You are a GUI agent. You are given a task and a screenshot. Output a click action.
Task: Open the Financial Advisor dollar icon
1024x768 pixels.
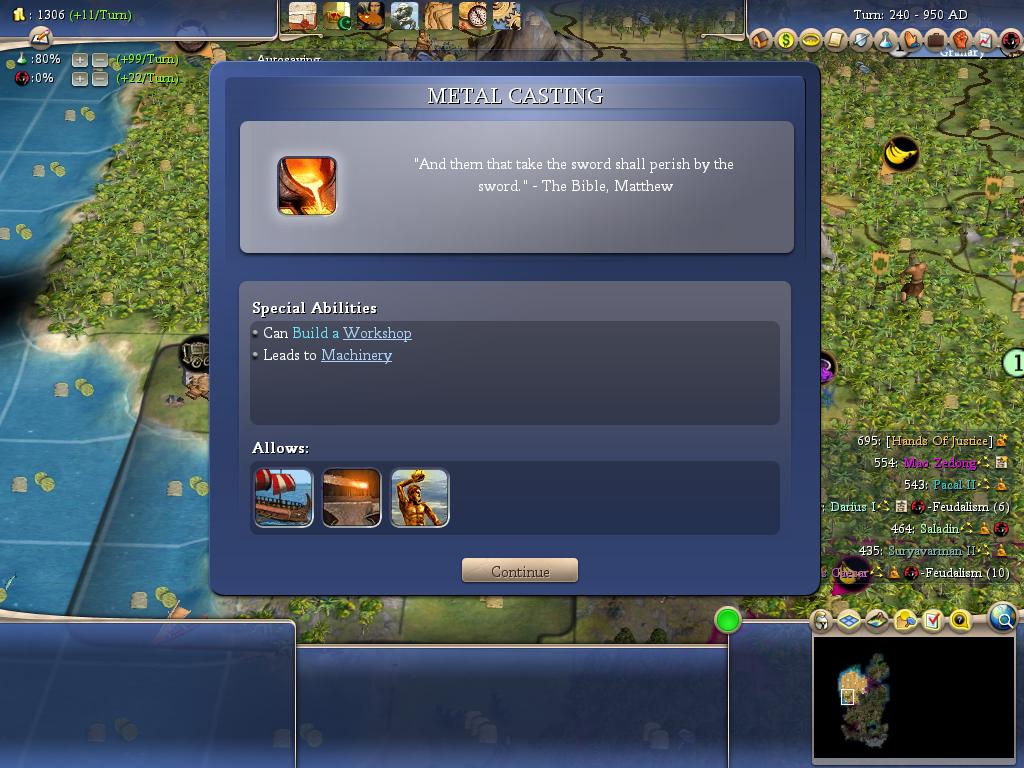coord(786,40)
